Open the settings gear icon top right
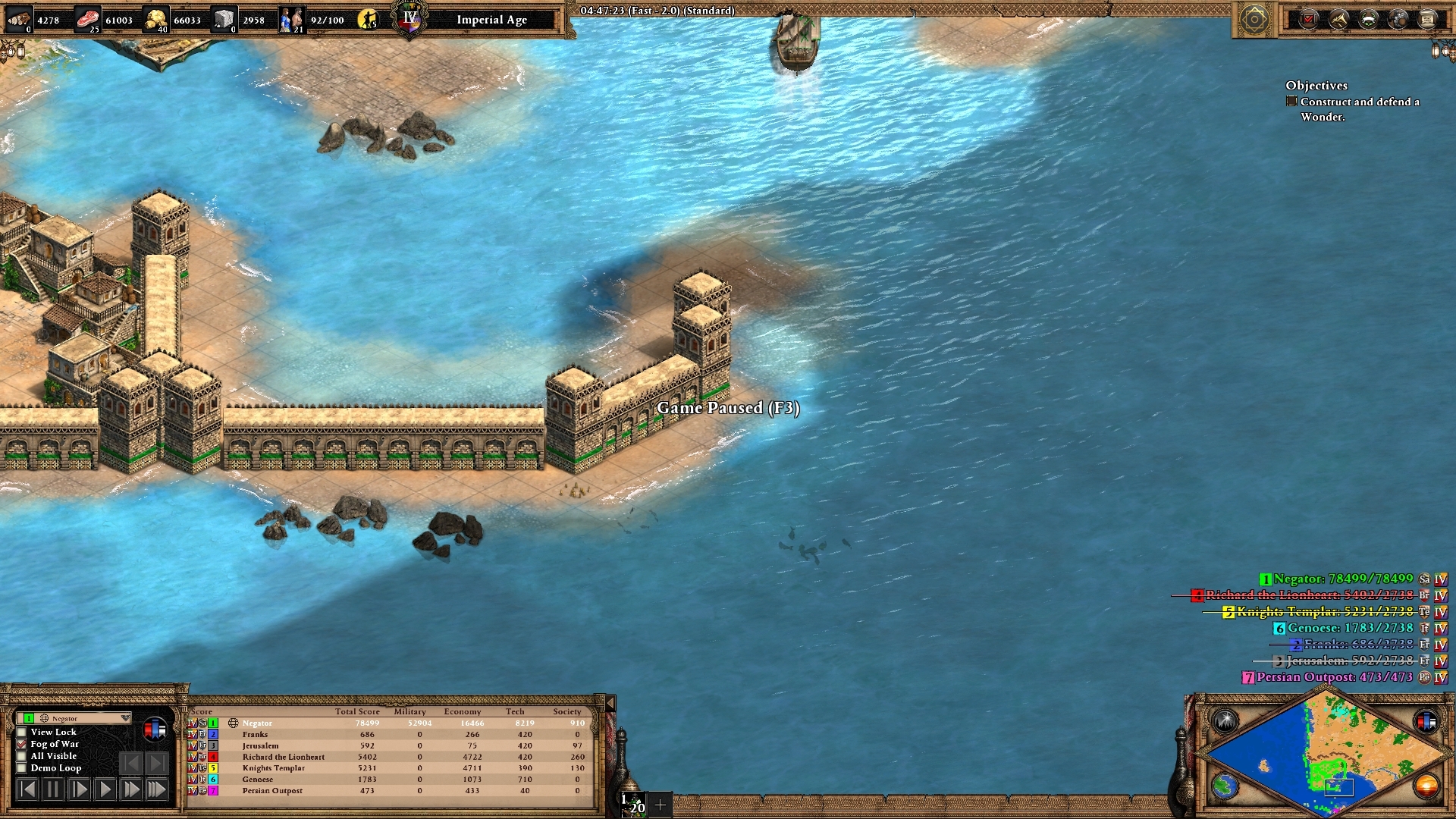The width and height of the screenshot is (1456, 819). [1398, 19]
